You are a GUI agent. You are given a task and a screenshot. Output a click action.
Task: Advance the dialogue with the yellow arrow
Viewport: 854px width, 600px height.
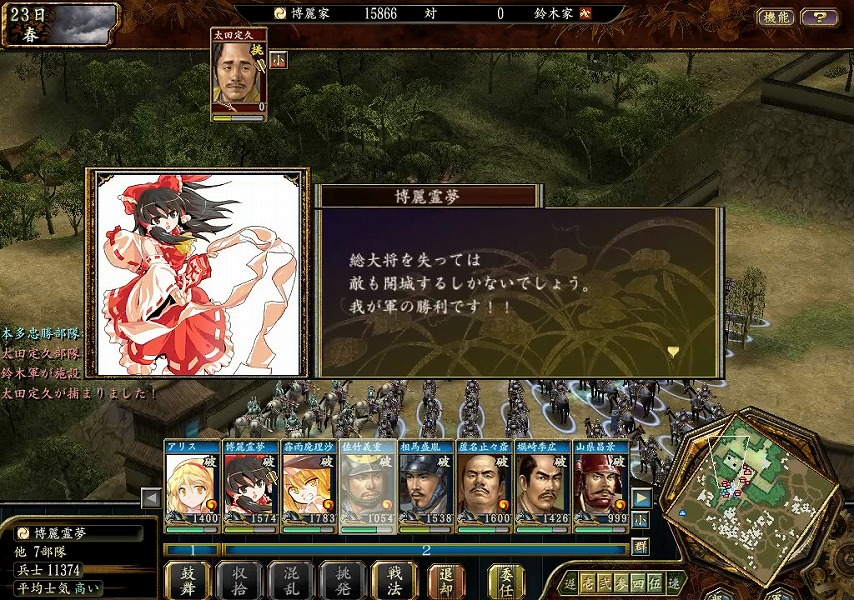coord(674,351)
